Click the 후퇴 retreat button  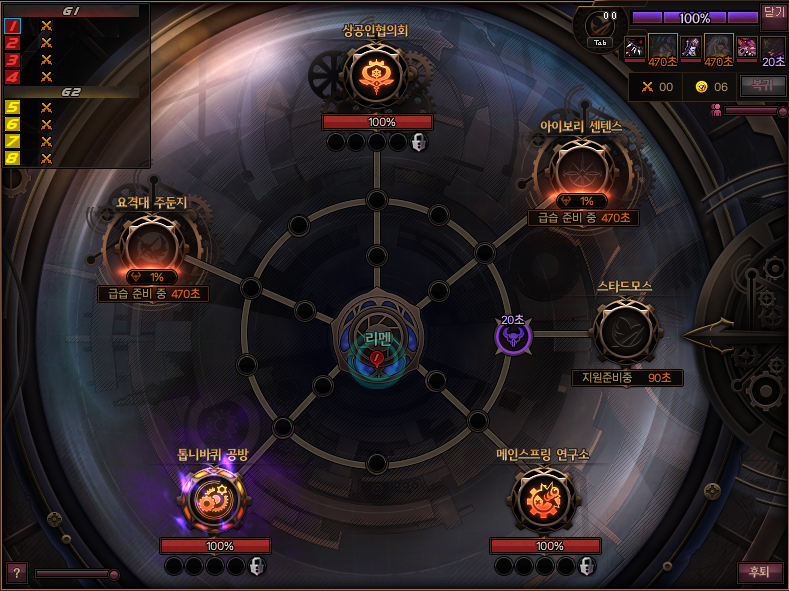click(x=759, y=573)
